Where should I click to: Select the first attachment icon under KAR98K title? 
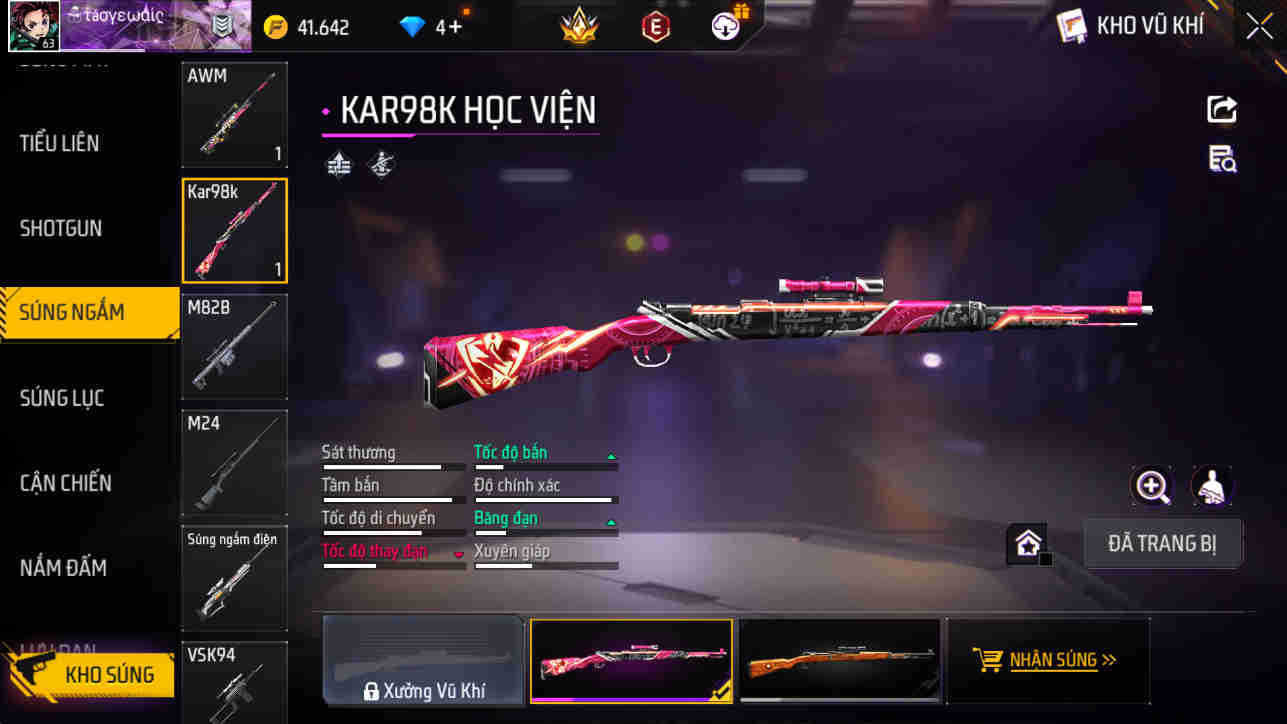click(x=339, y=163)
